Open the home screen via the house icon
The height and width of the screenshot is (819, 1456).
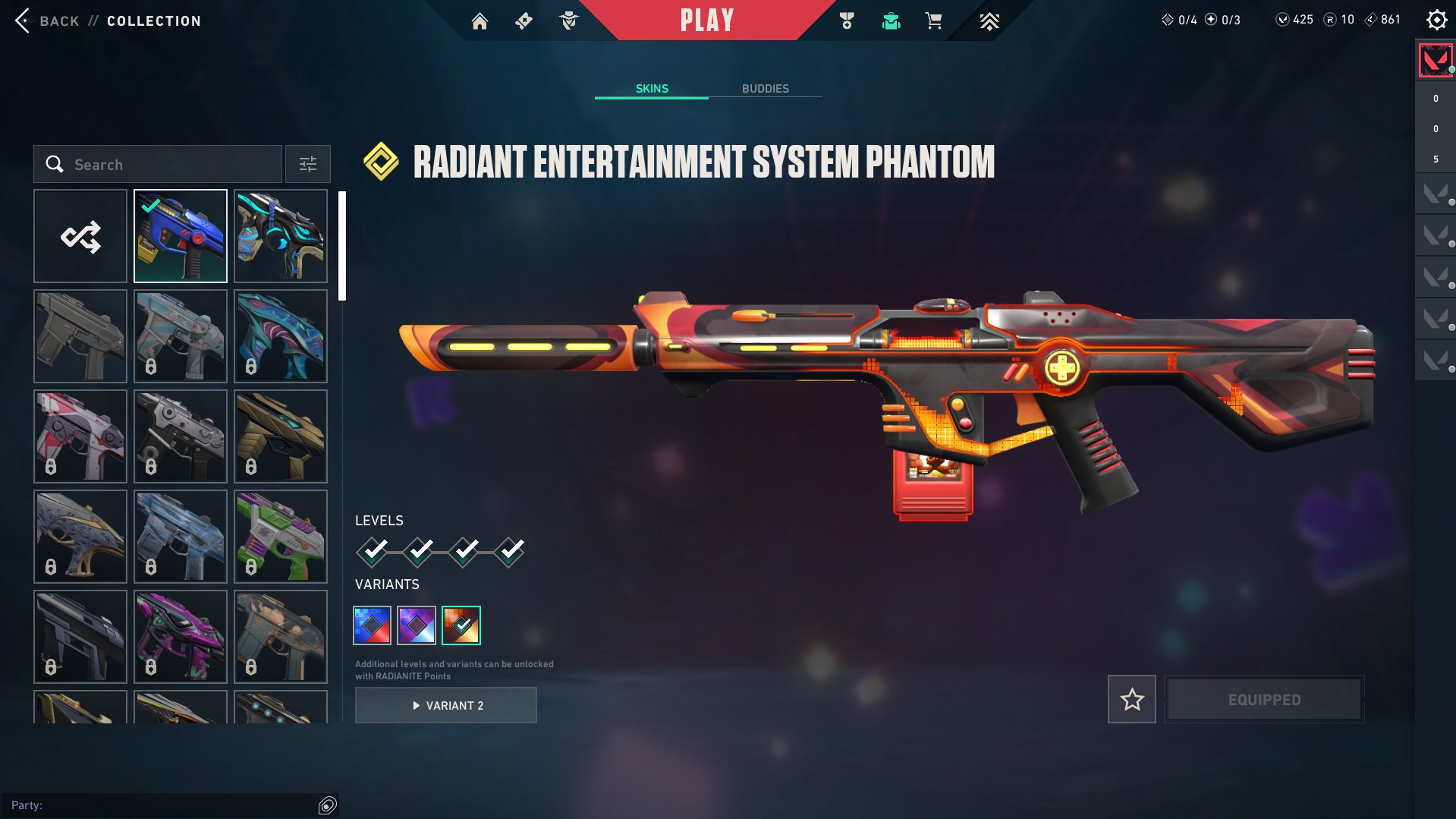coord(480,20)
